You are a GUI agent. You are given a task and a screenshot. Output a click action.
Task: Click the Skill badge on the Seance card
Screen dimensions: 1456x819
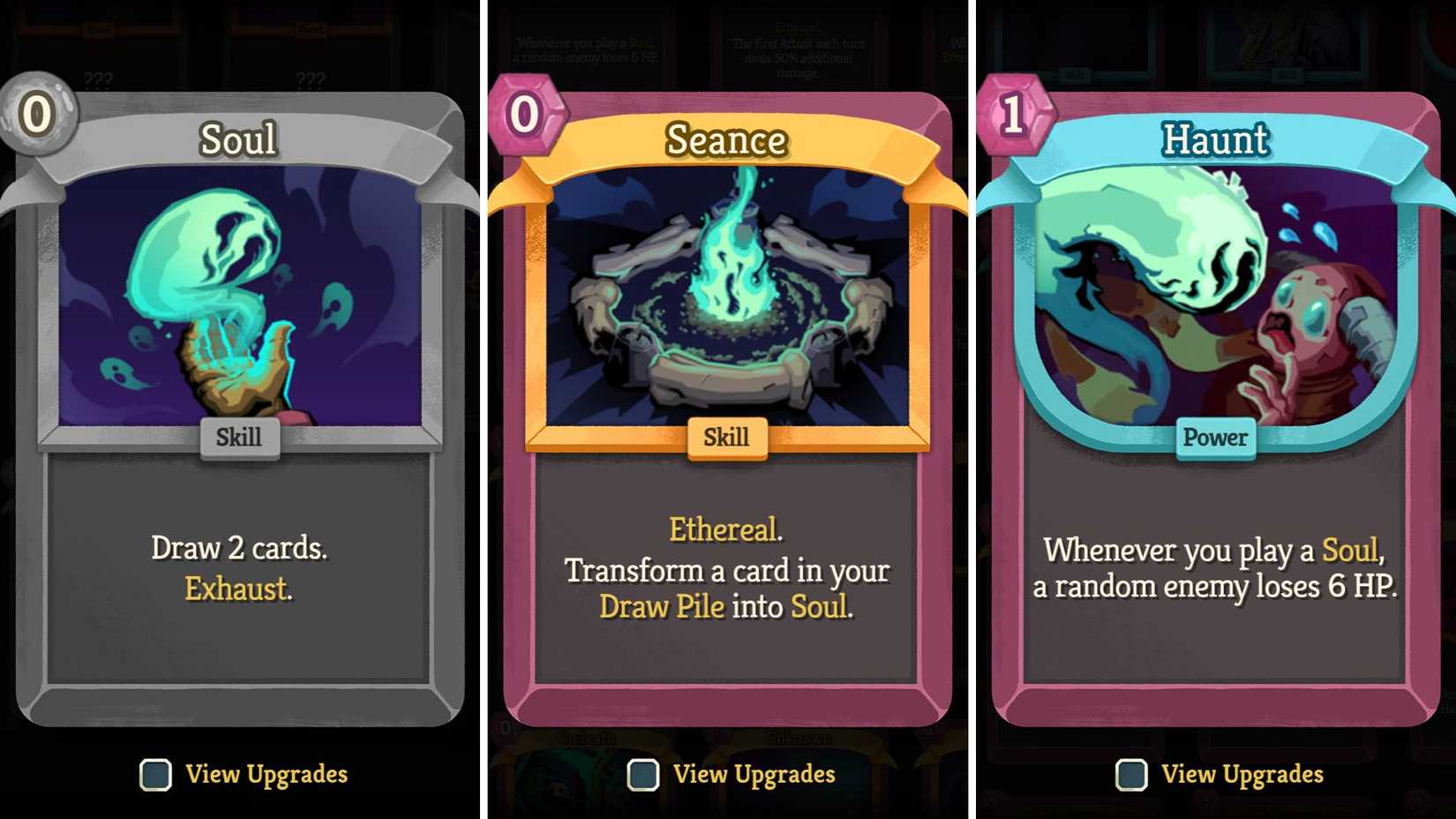(726, 436)
